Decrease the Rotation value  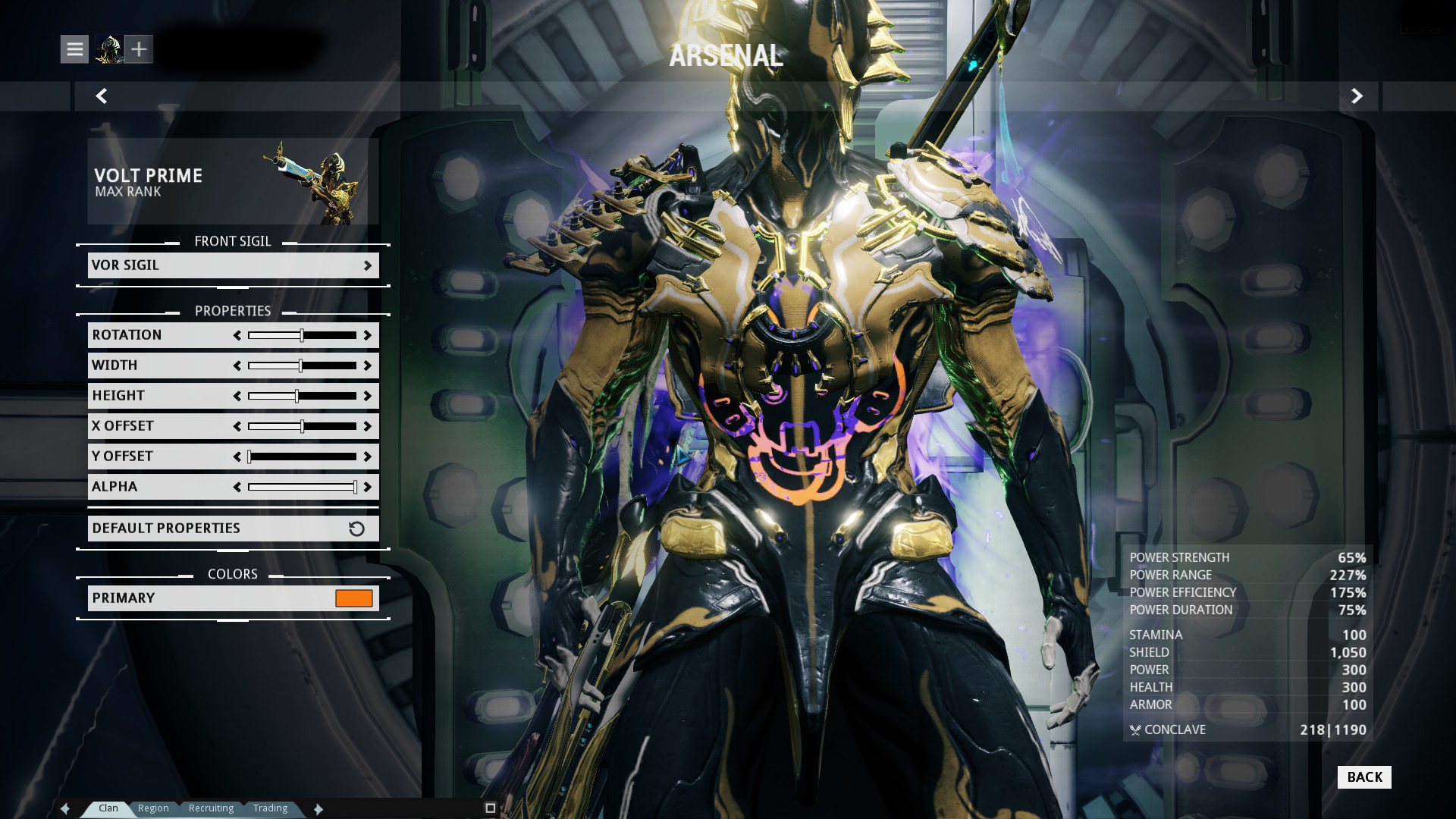tap(237, 335)
